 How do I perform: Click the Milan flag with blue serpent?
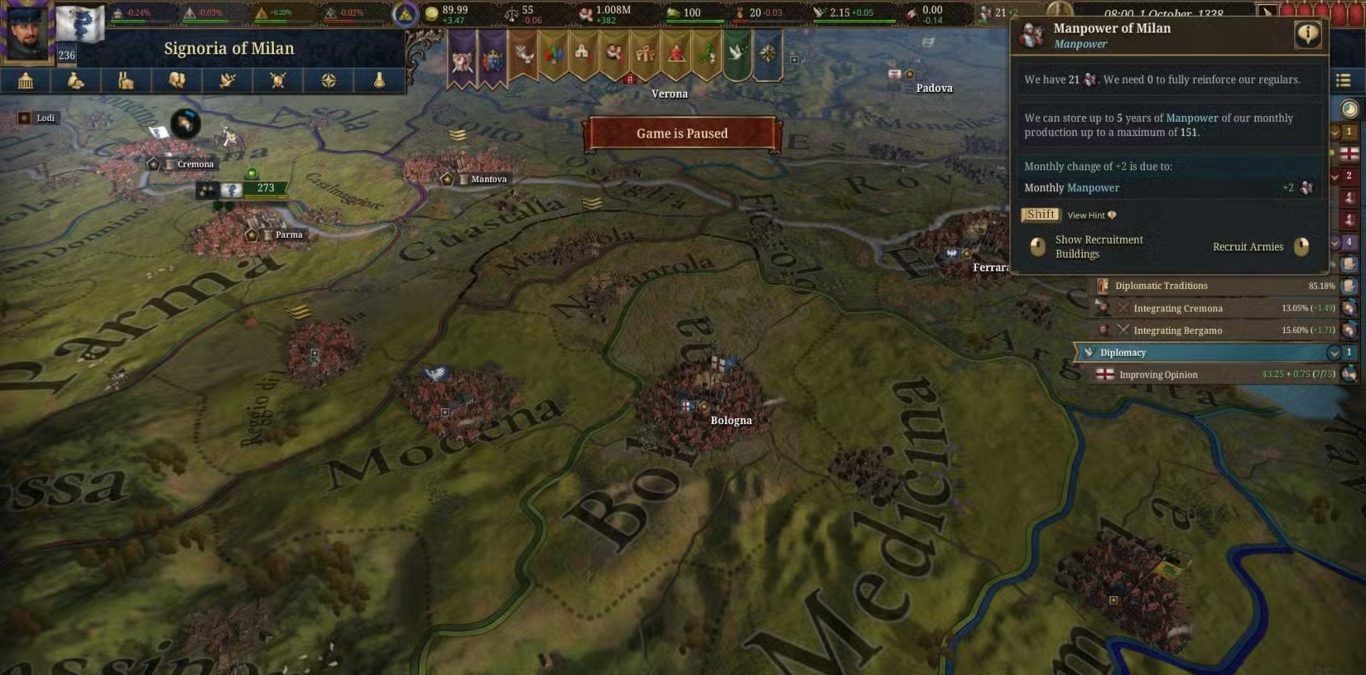[80, 25]
